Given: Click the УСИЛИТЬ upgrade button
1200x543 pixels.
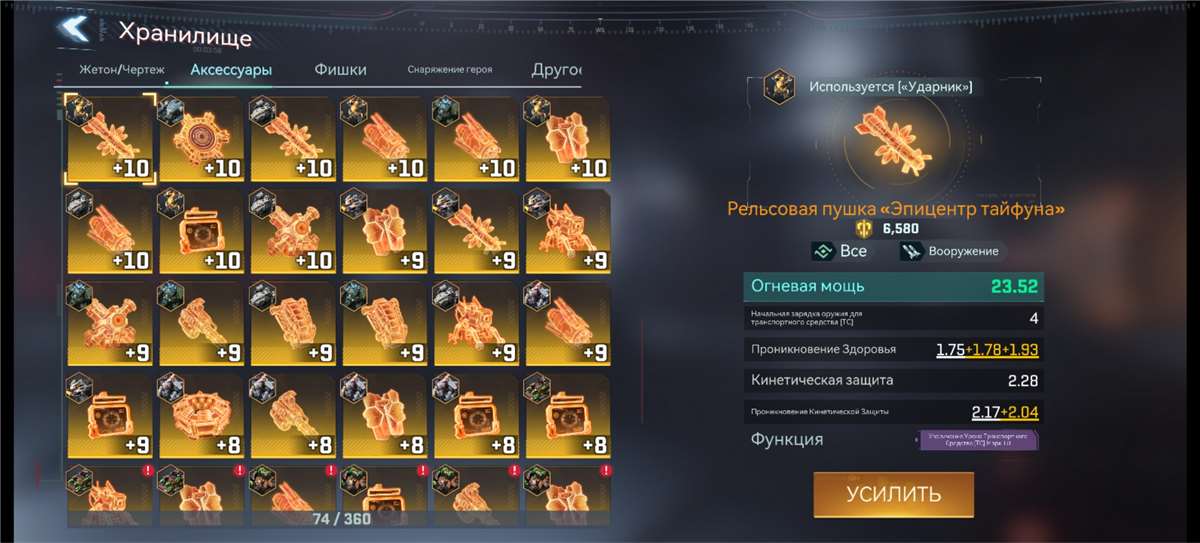Looking at the screenshot, I should 893,494.
